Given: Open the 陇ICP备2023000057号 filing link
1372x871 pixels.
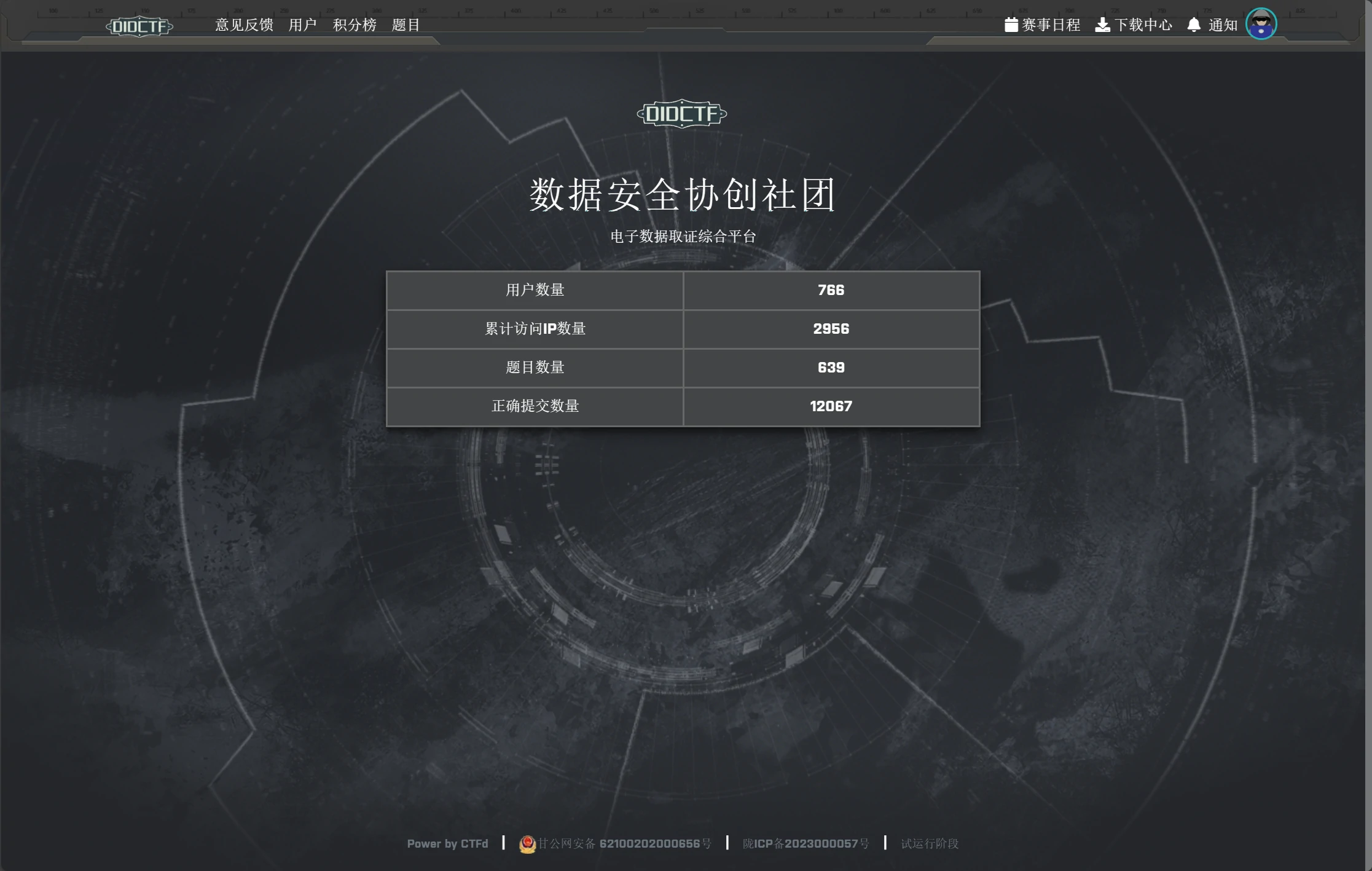Looking at the screenshot, I should pyautogui.click(x=807, y=843).
